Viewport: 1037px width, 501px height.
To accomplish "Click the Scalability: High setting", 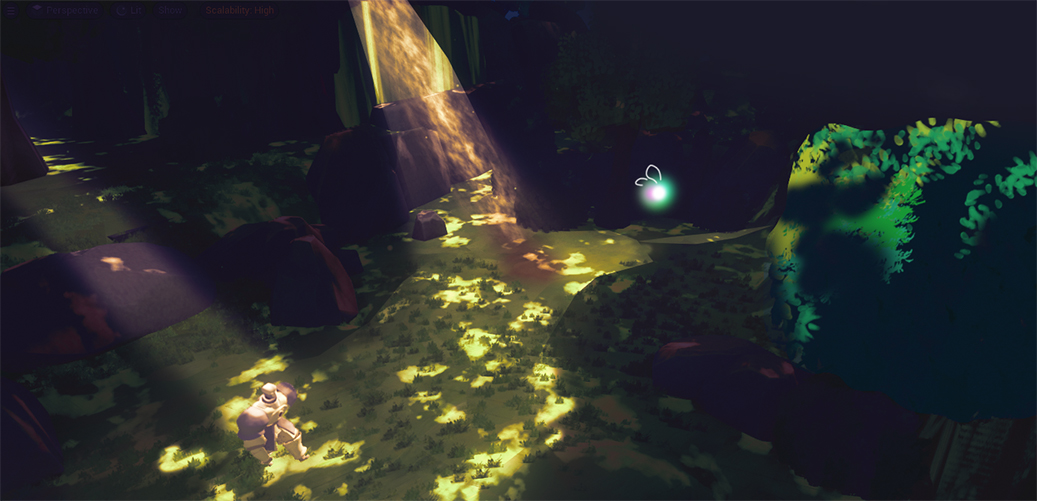I will [240, 11].
